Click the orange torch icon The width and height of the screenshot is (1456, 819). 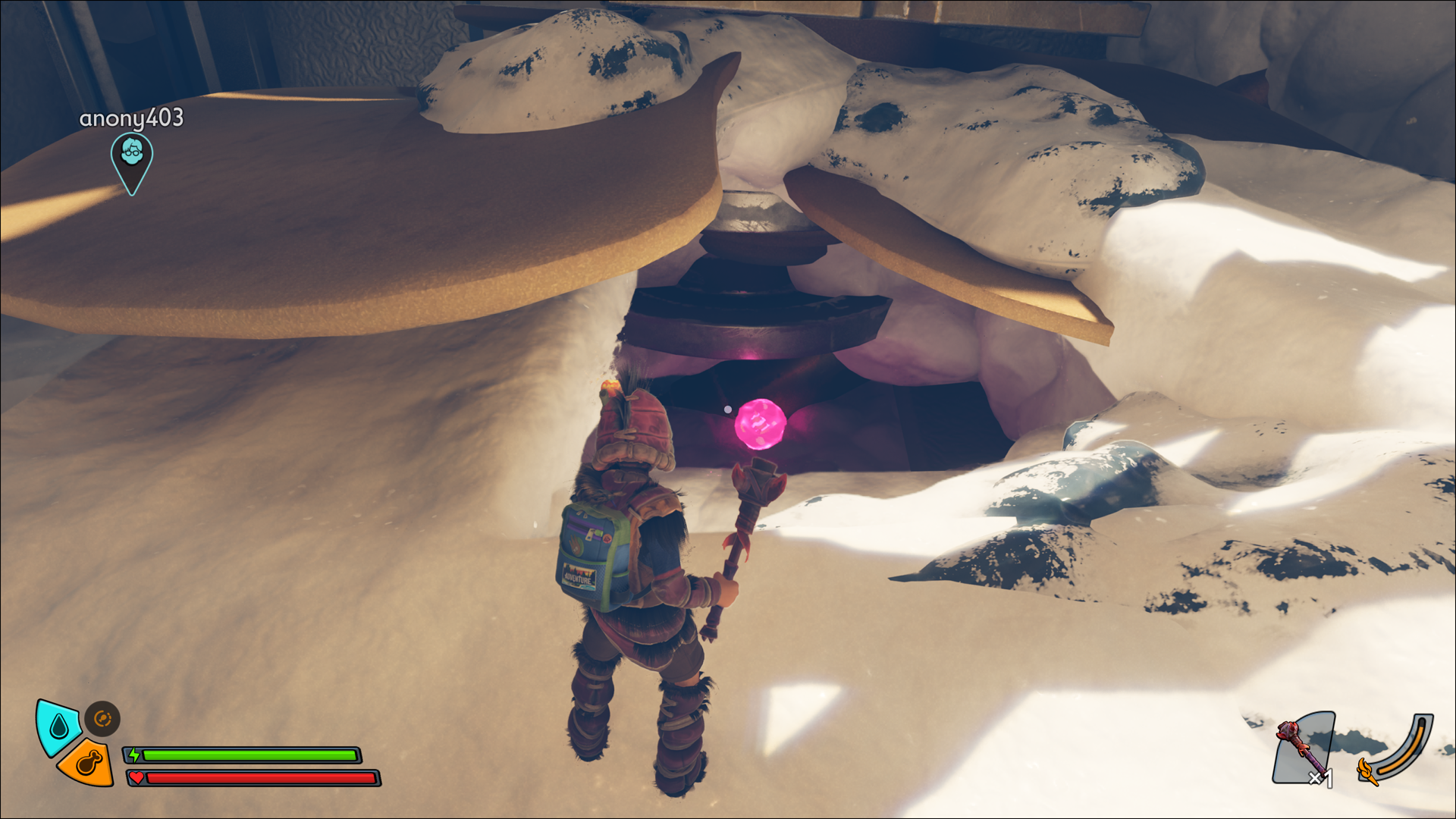(x=1367, y=770)
